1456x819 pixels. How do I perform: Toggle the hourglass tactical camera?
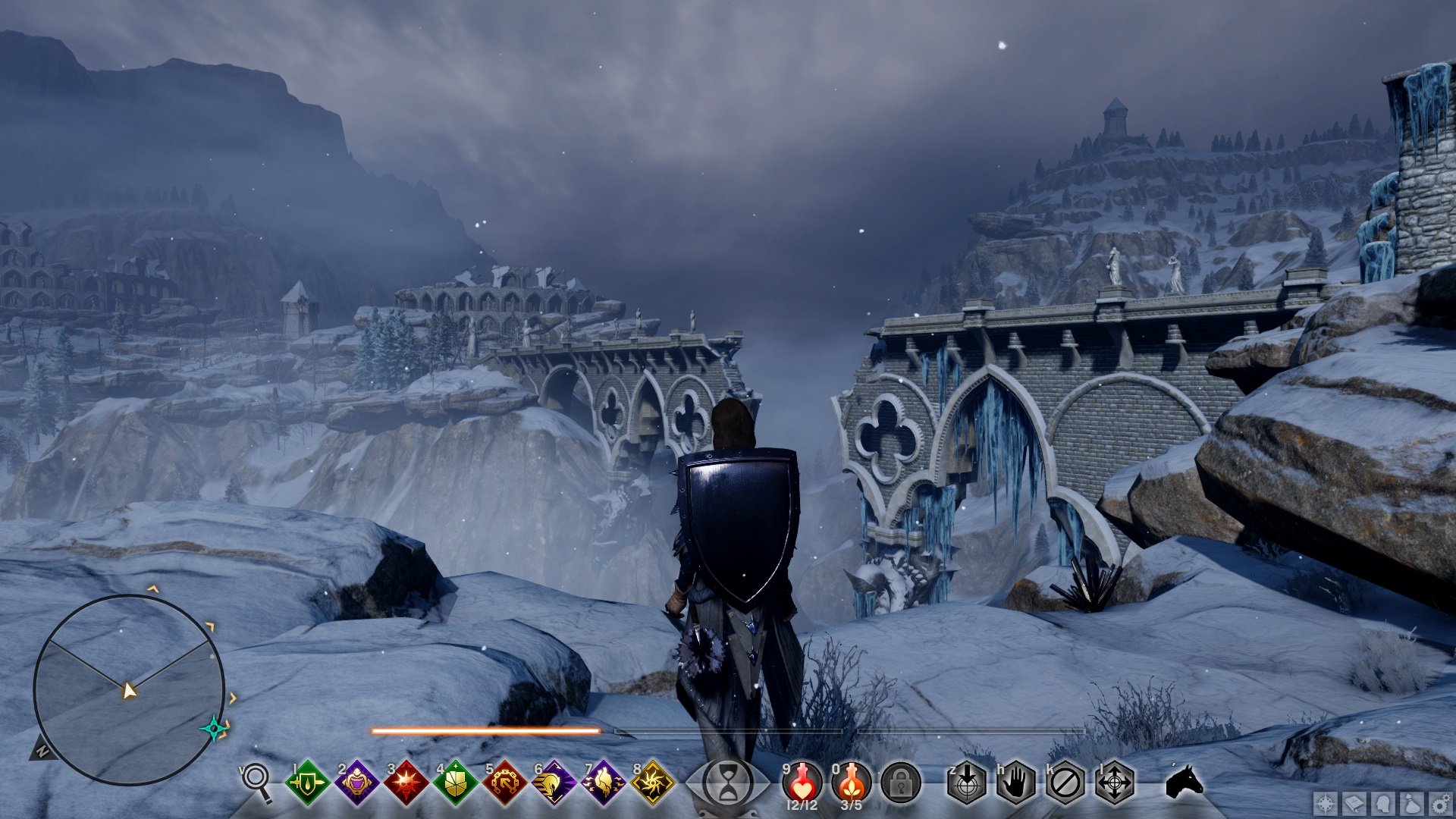coord(728,783)
